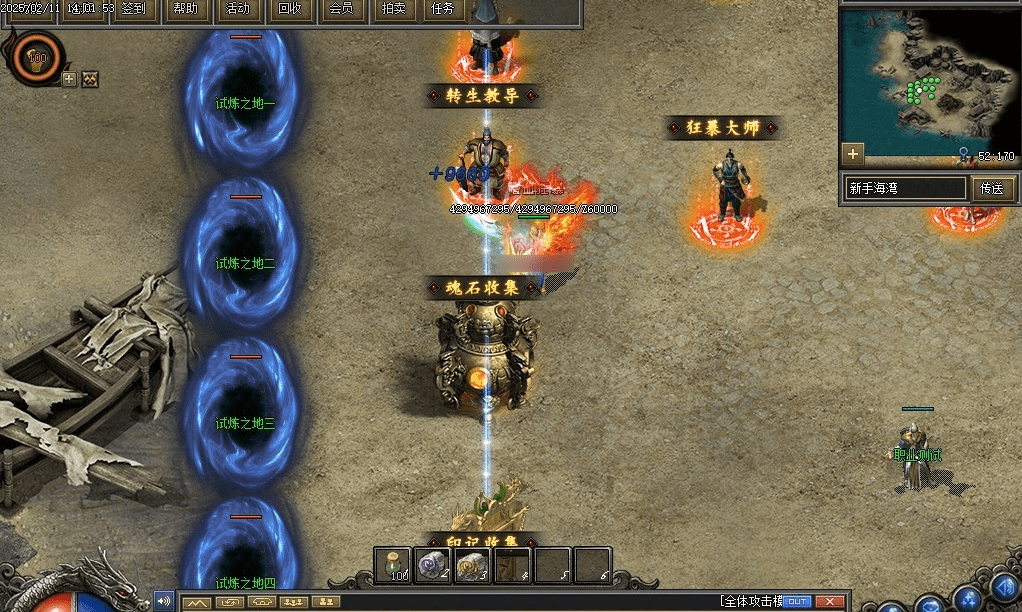Open the 回收 recycle menu
1022x612 pixels.
coord(290,10)
